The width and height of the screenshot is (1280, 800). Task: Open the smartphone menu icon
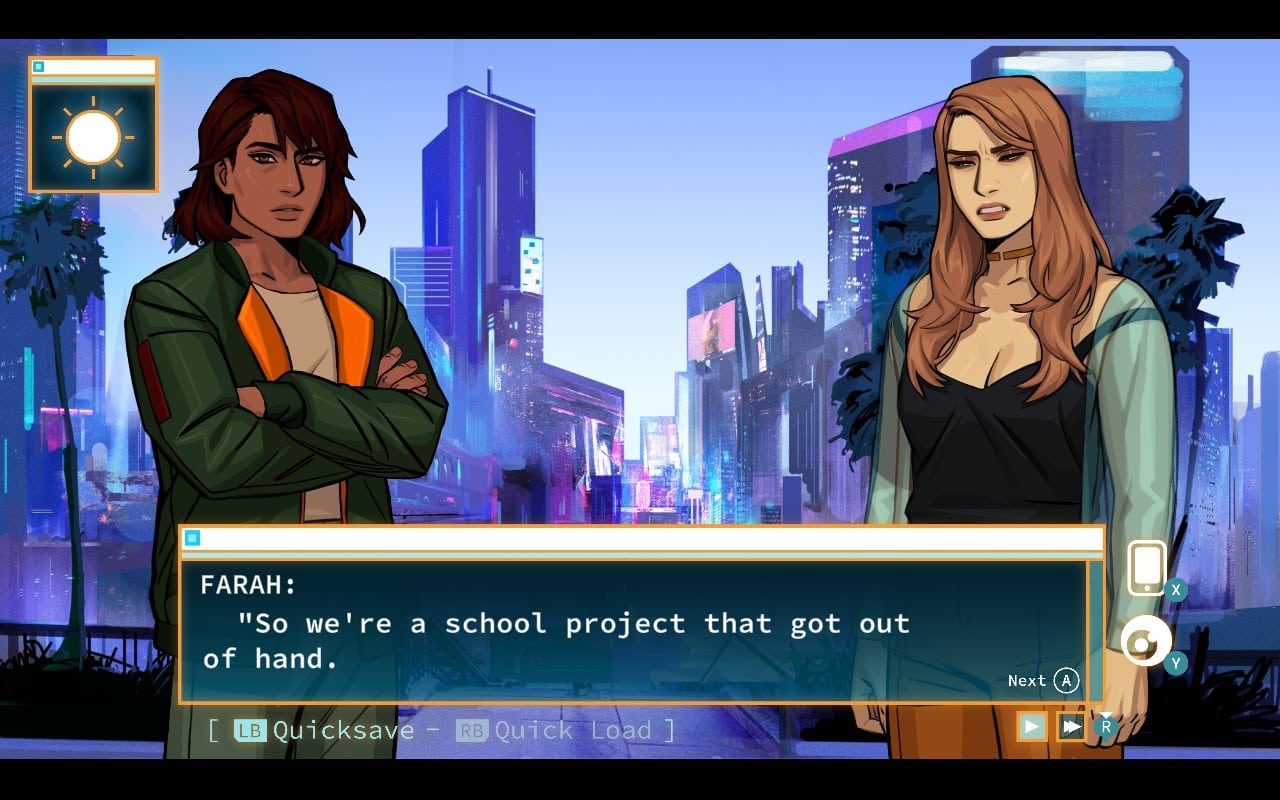click(x=1147, y=568)
